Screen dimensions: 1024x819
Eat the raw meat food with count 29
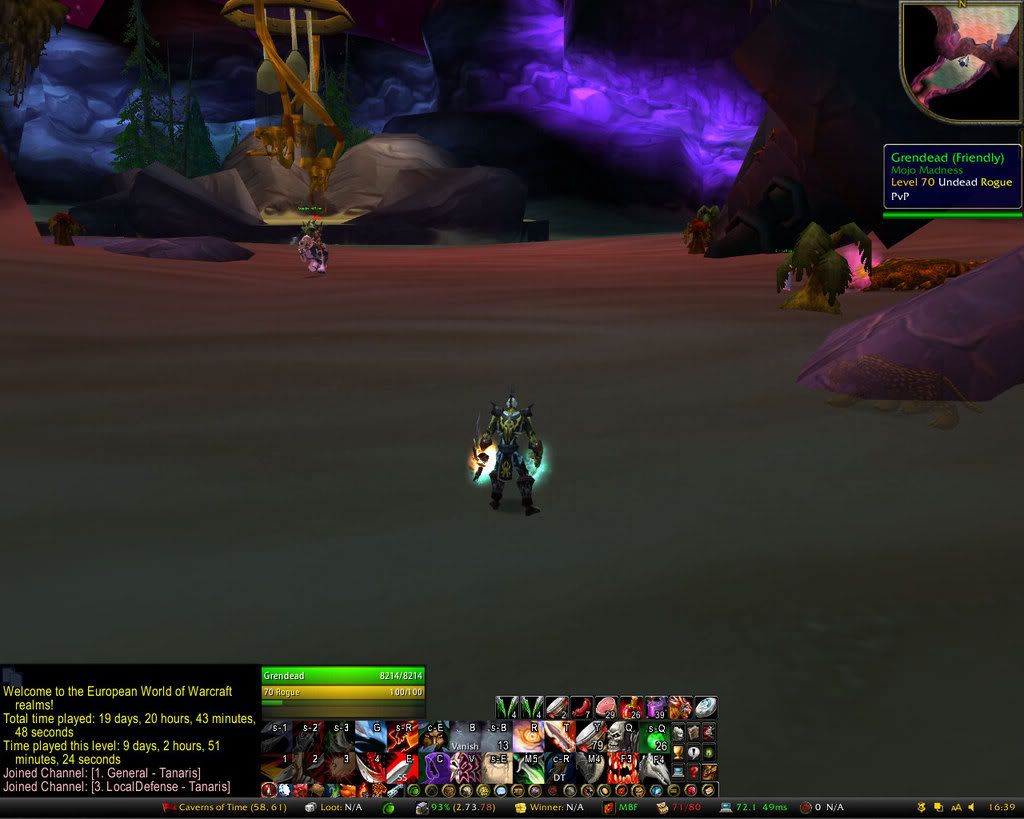point(607,708)
